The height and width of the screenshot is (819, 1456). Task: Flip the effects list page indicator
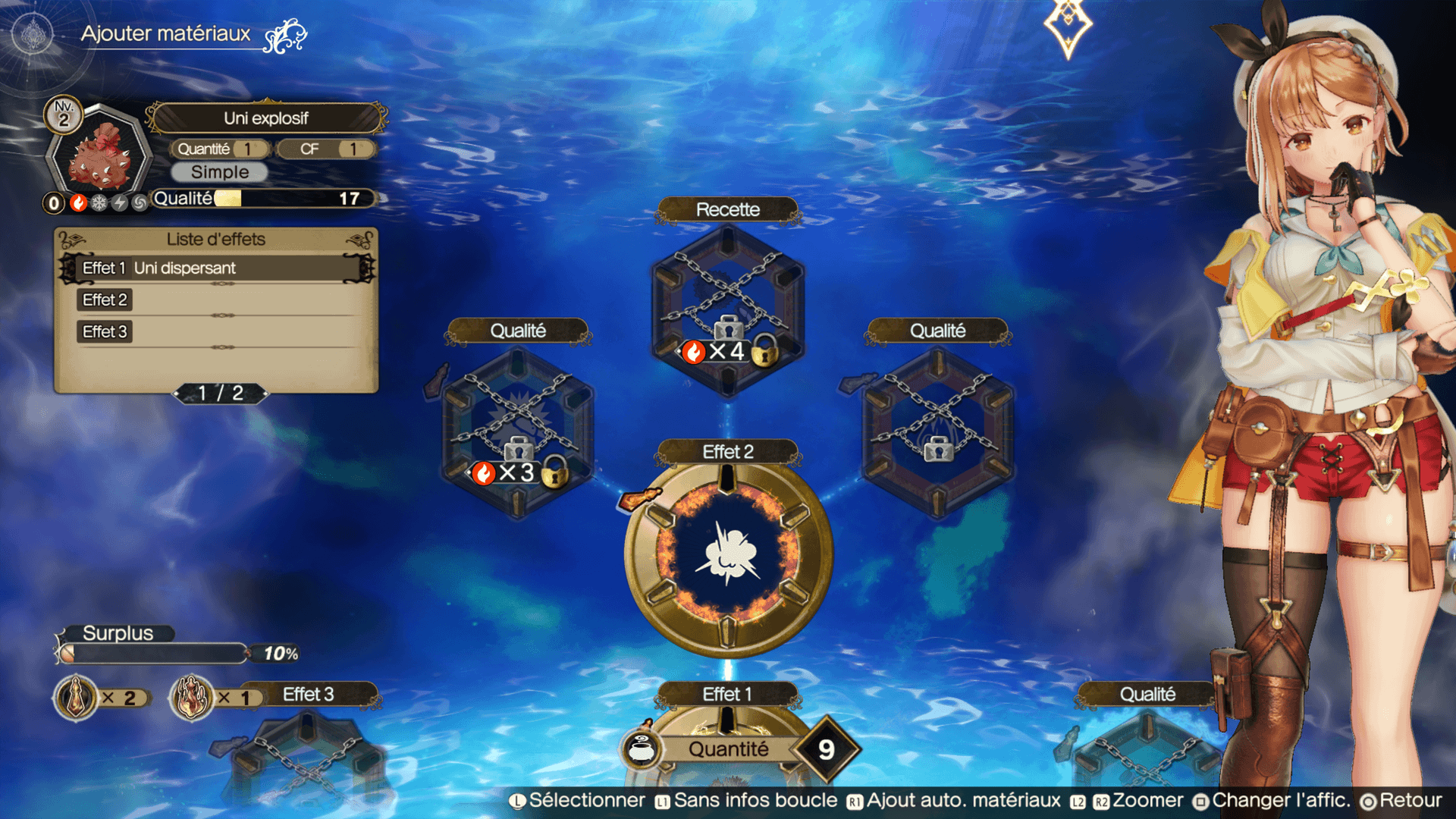[220, 393]
